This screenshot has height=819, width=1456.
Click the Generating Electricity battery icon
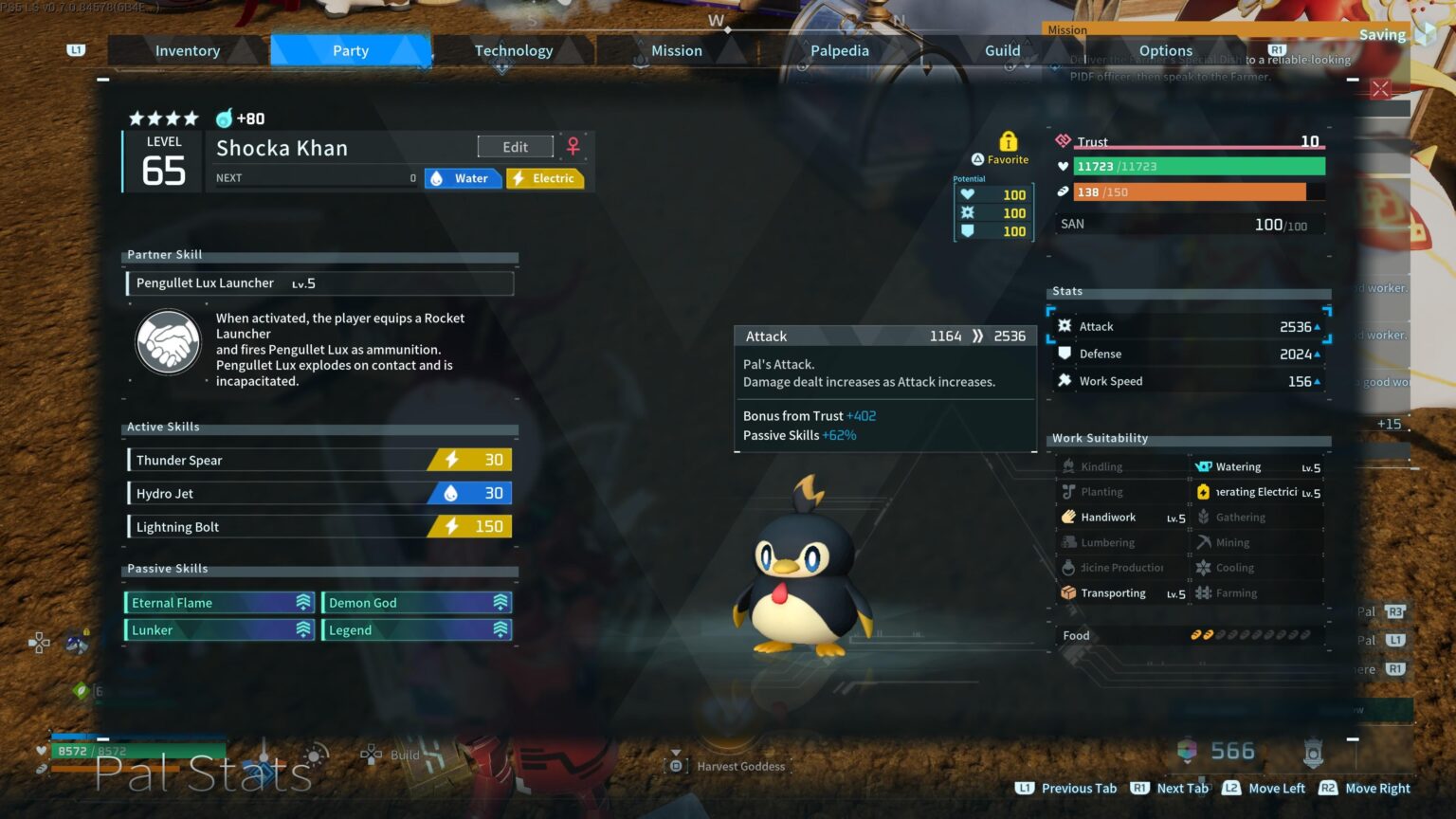[x=1203, y=491]
